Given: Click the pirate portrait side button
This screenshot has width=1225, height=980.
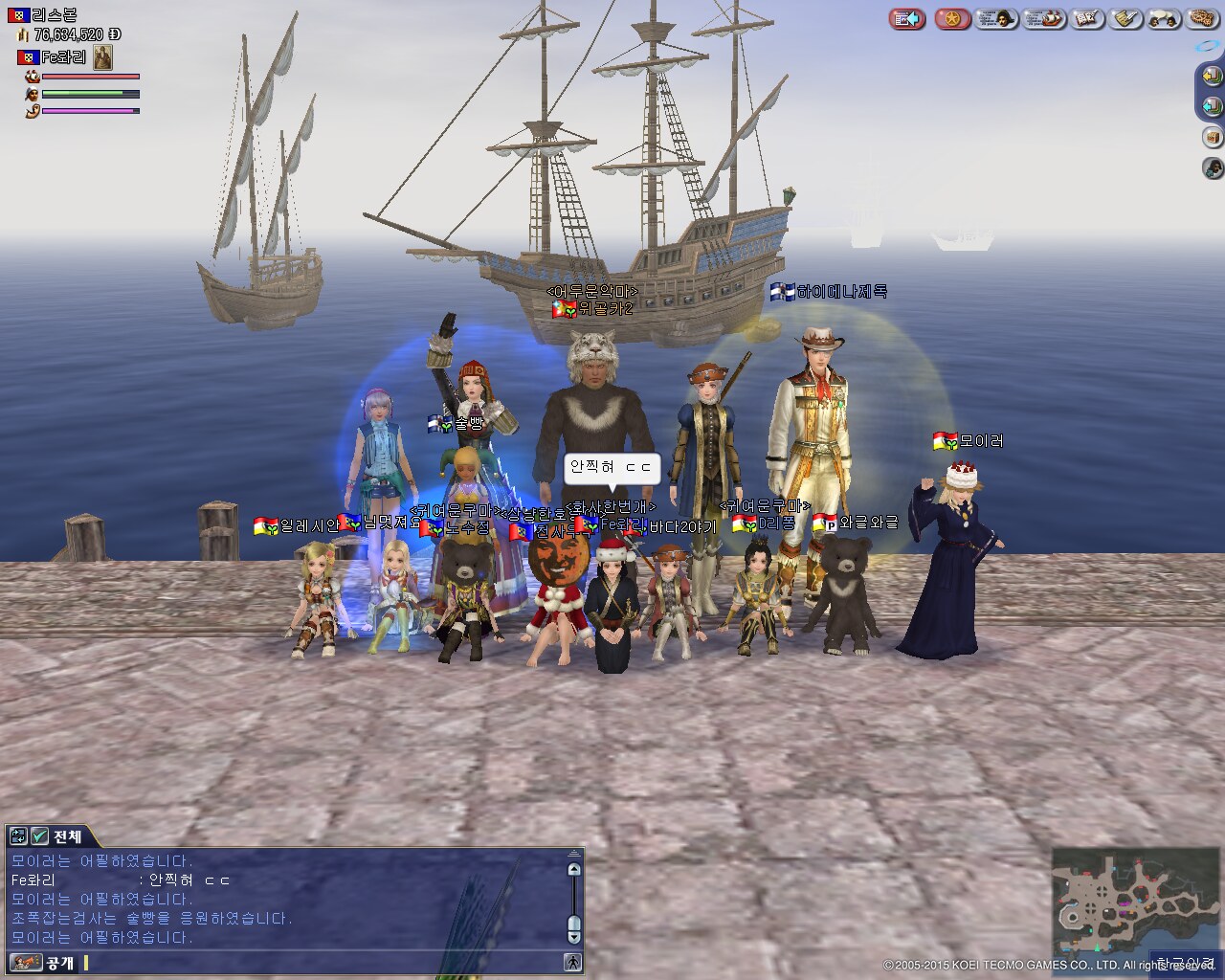Looking at the screenshot, I should (x=1213, y=168).
